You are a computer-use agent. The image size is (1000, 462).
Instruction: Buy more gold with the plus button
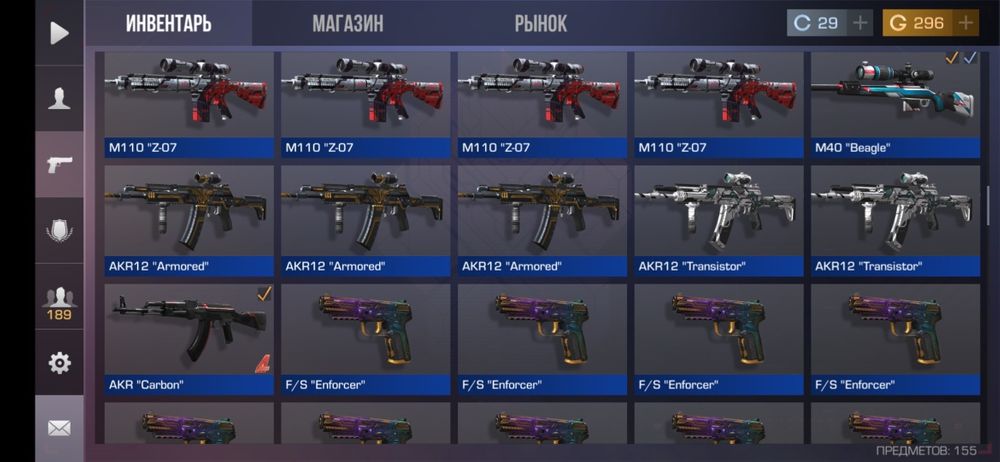(966, 23)
